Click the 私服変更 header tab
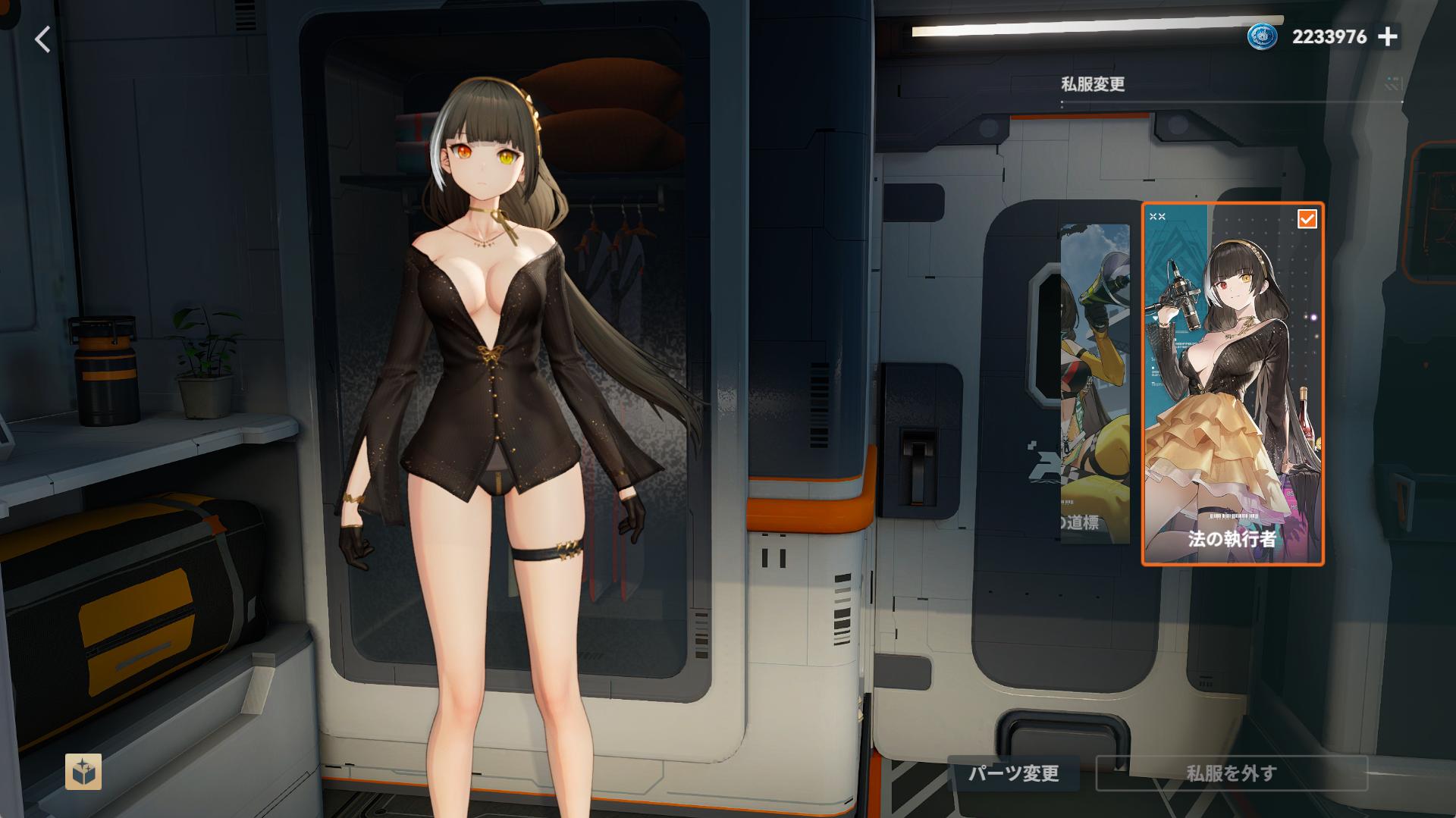Image resolution: width=1456 pixels, height=818 pixels. click(1092, 83)
